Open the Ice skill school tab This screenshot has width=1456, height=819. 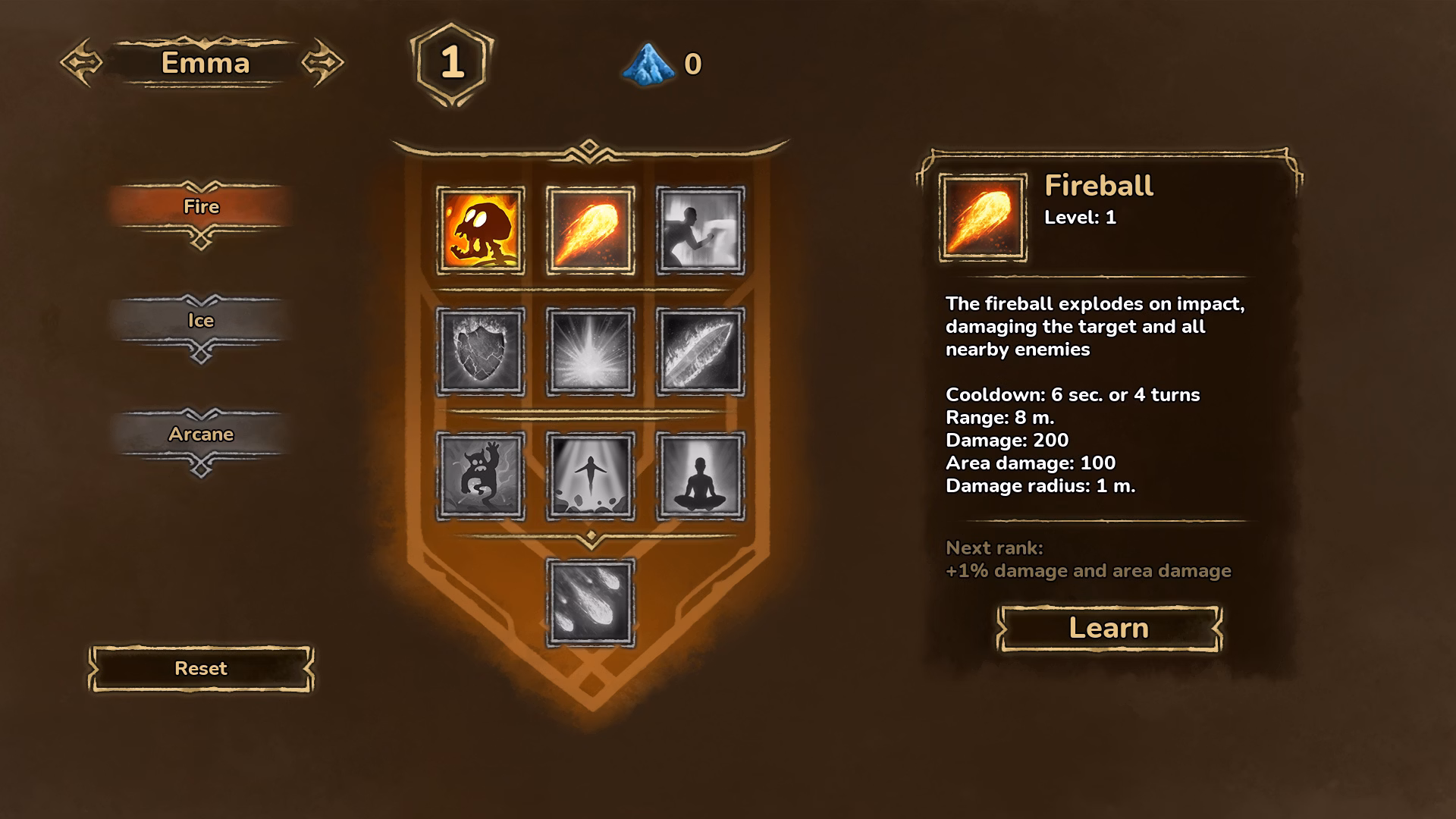coord(201,320)
